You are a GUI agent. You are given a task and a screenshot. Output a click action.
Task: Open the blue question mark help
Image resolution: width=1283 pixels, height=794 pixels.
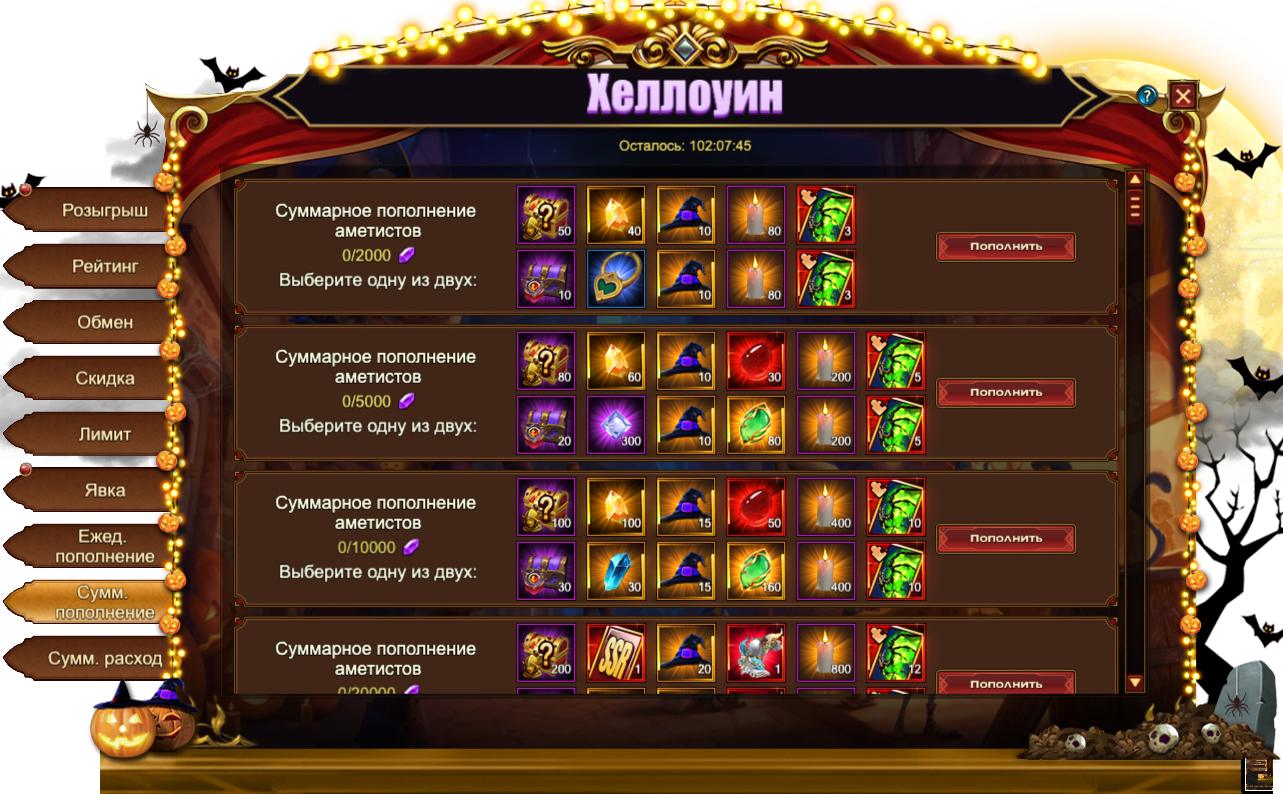(x=1147, y=96)
